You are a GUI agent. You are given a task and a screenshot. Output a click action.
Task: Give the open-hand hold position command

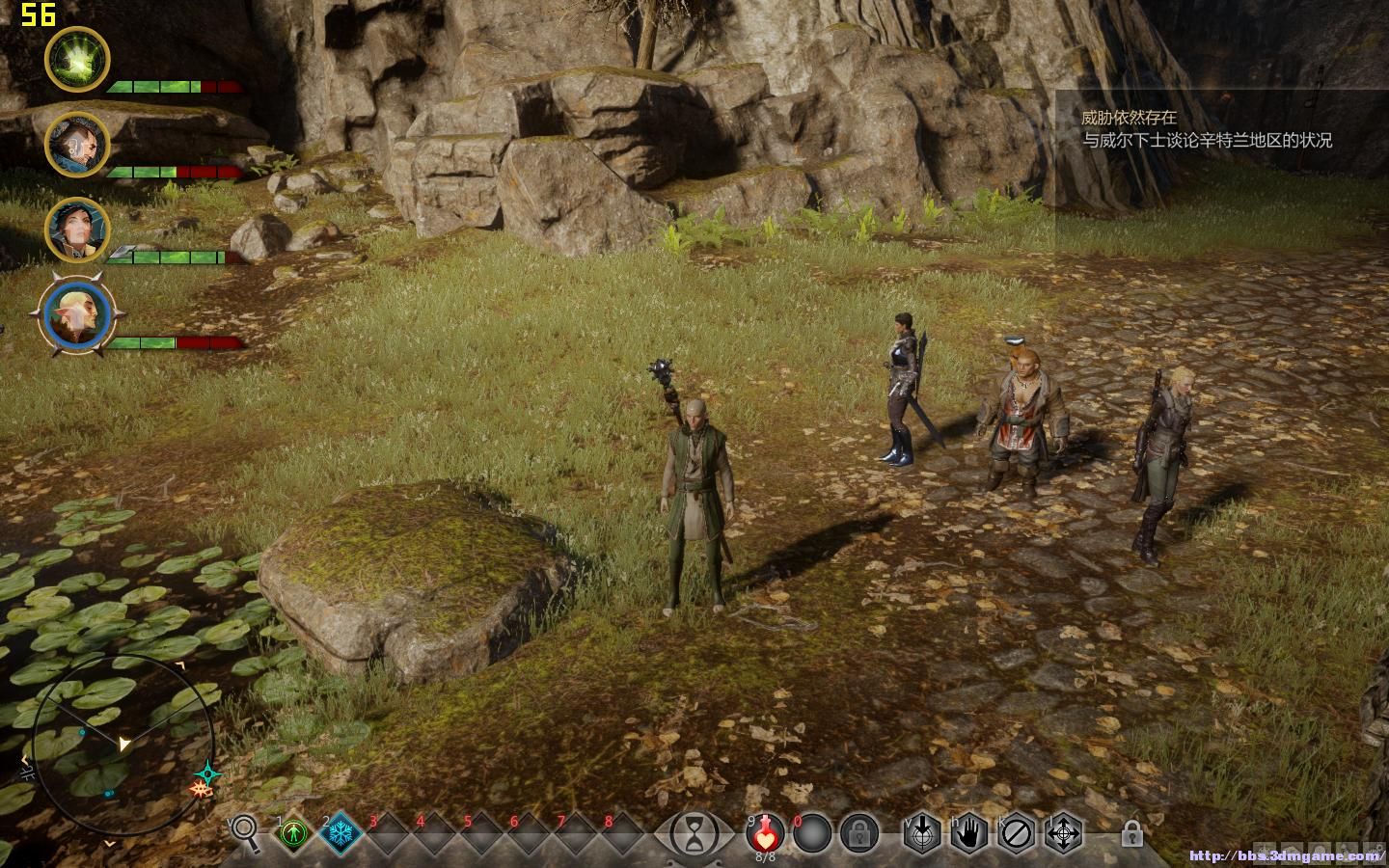tap(970, 832)
